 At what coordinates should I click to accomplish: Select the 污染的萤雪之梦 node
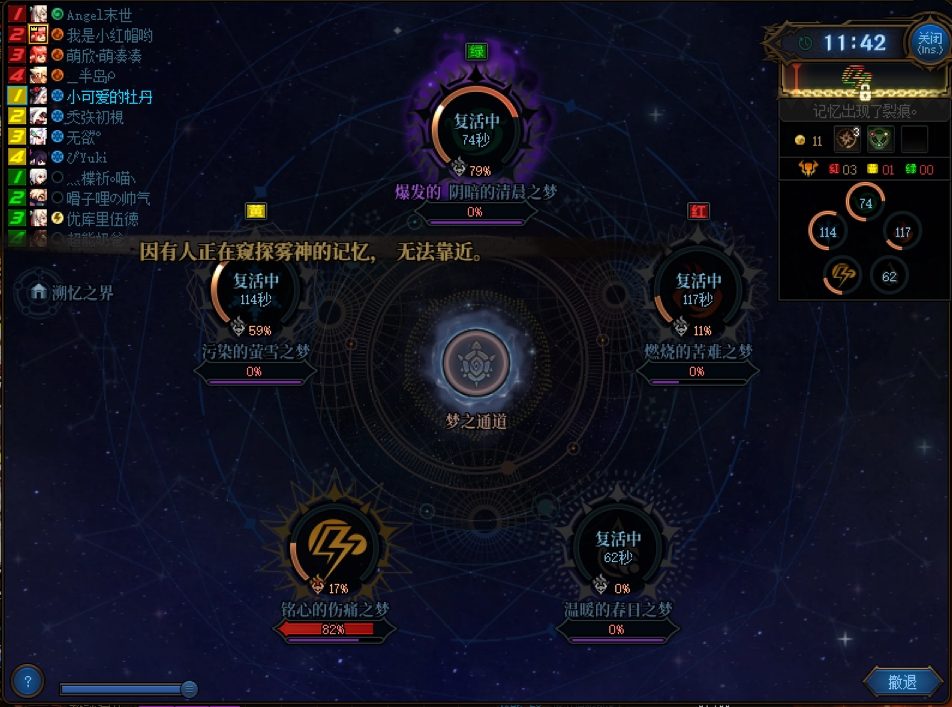(254, 288)
